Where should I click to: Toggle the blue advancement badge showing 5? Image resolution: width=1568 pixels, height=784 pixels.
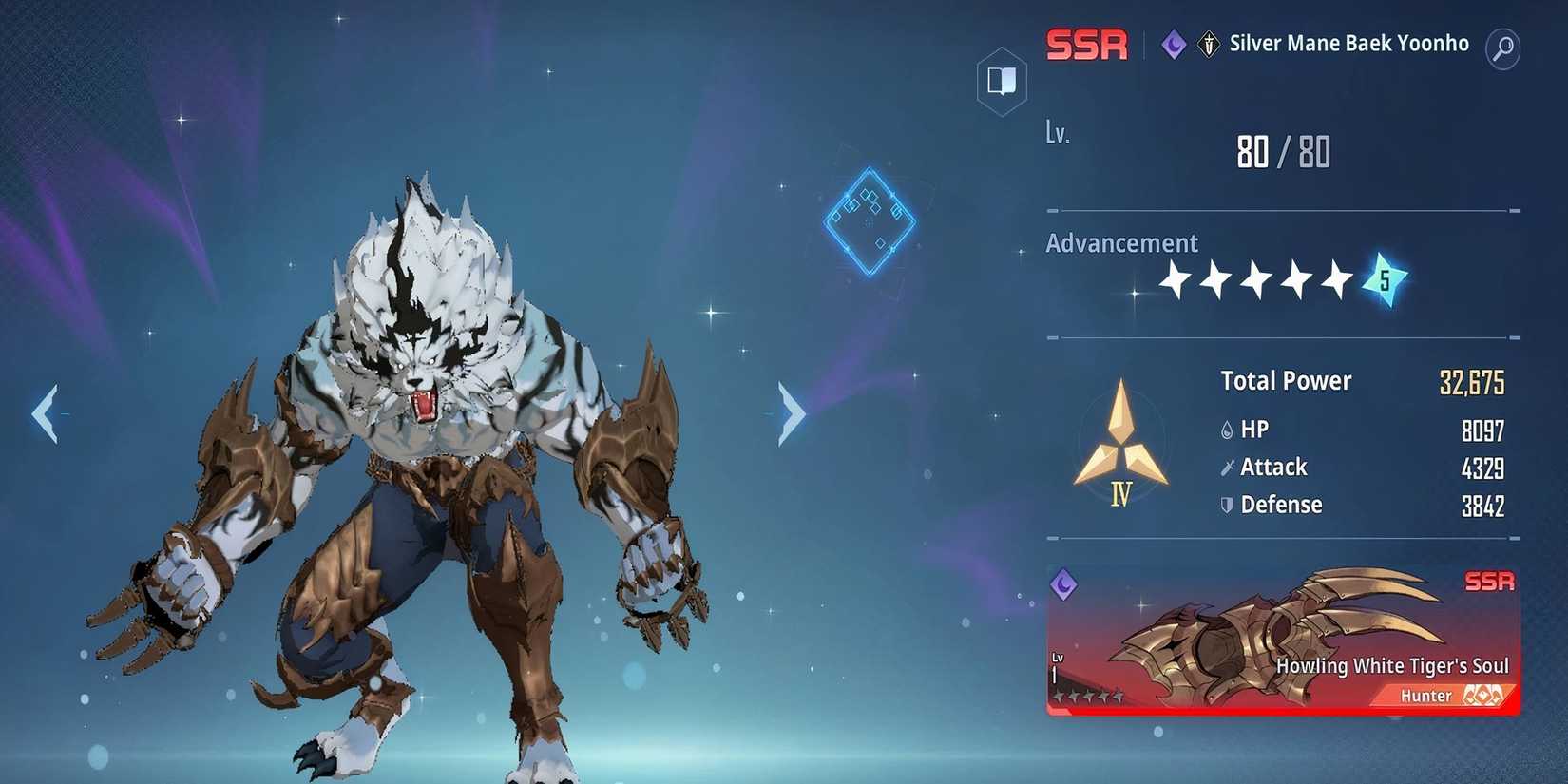pos(1386,277)
